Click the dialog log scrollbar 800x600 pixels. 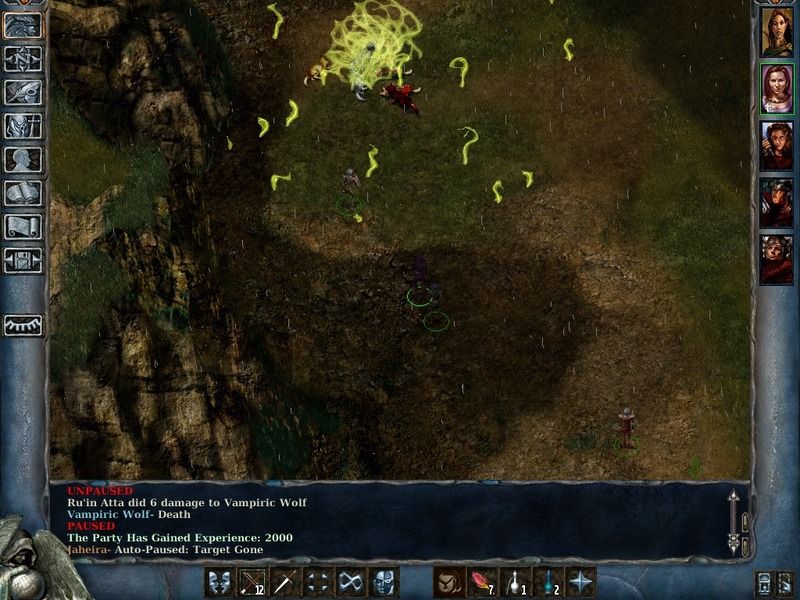(733, 522)
